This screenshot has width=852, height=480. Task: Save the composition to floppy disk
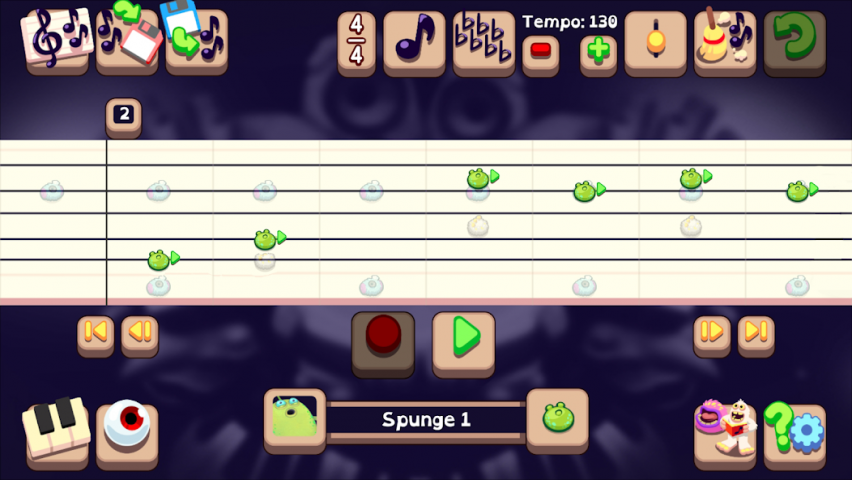click(x=127, y=39)
